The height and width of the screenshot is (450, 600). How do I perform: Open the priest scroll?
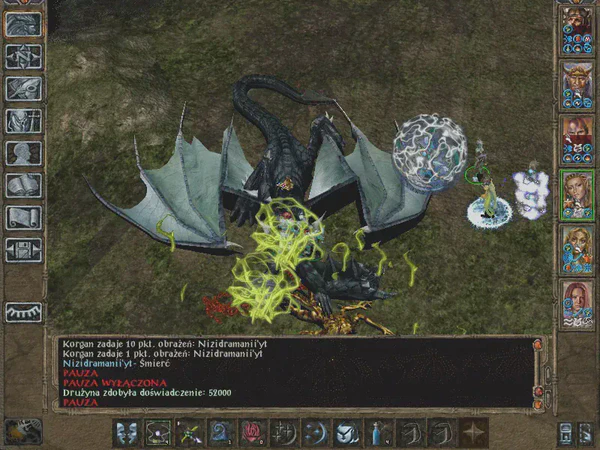pyautogui.click(x=23, y=217)
